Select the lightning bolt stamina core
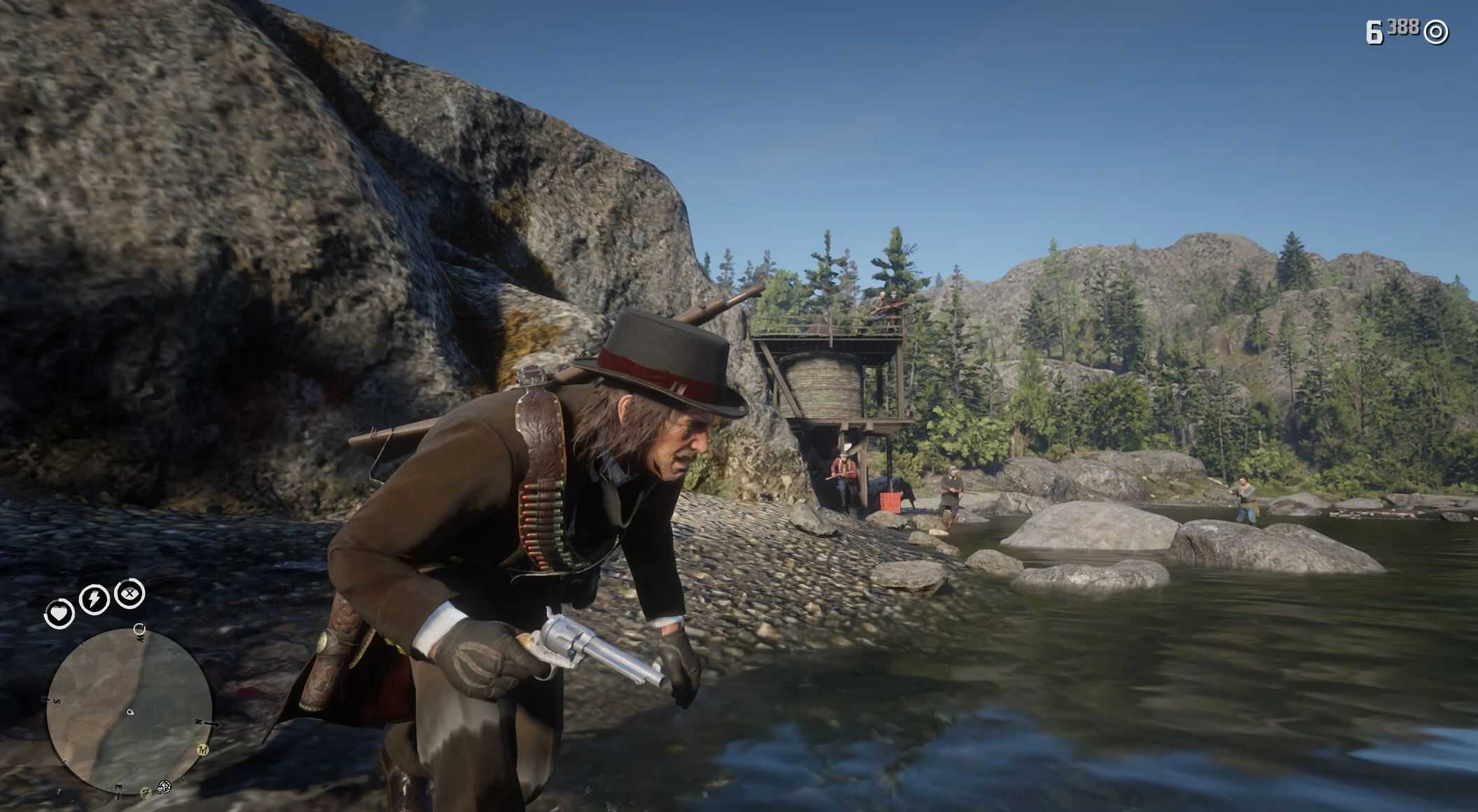1478x812 pixels. (x=94, y=599)
